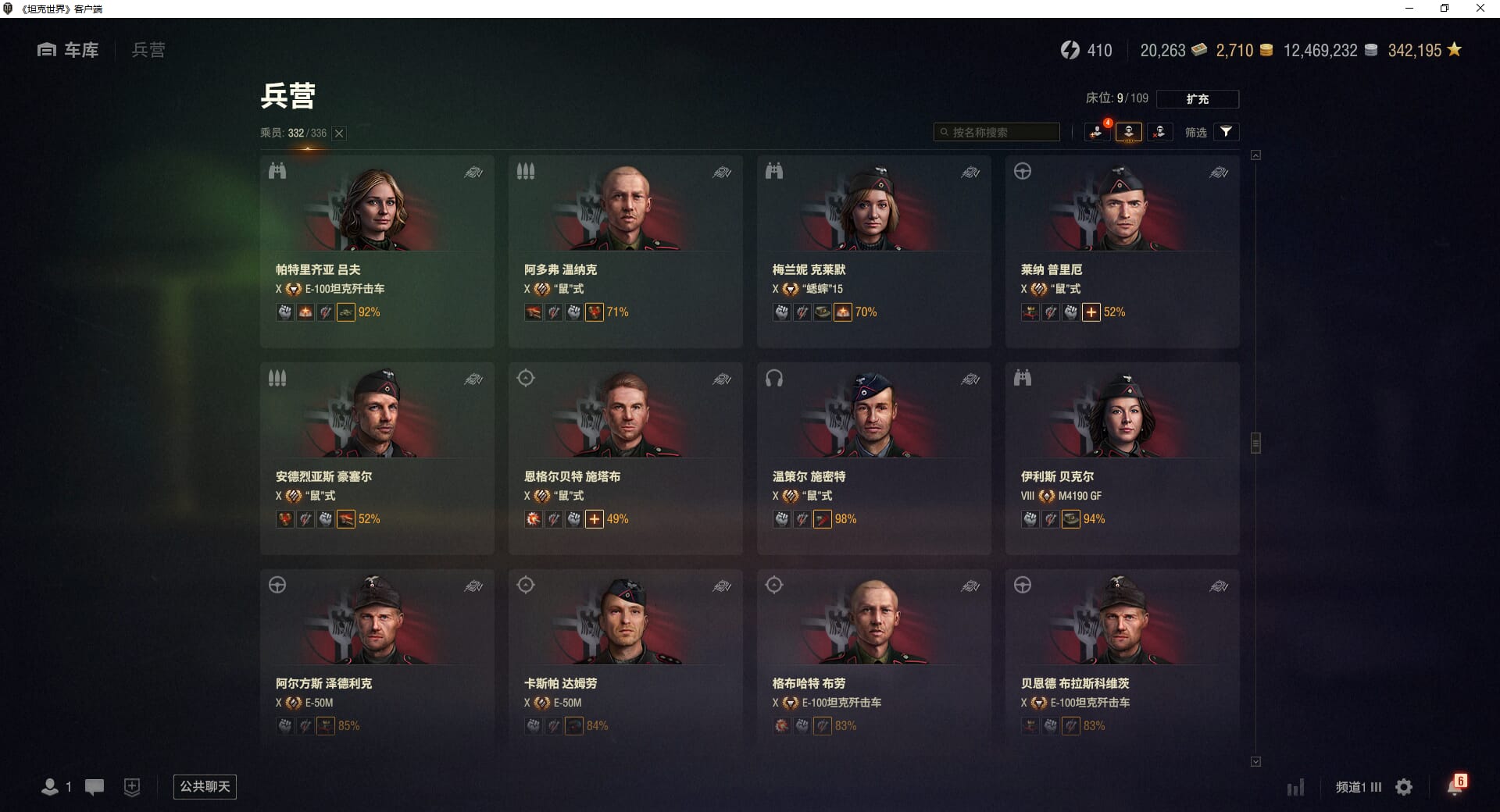The image size is (1500, 812).
Task: Clear the crew count filter with X
Action: pos(339,134)
